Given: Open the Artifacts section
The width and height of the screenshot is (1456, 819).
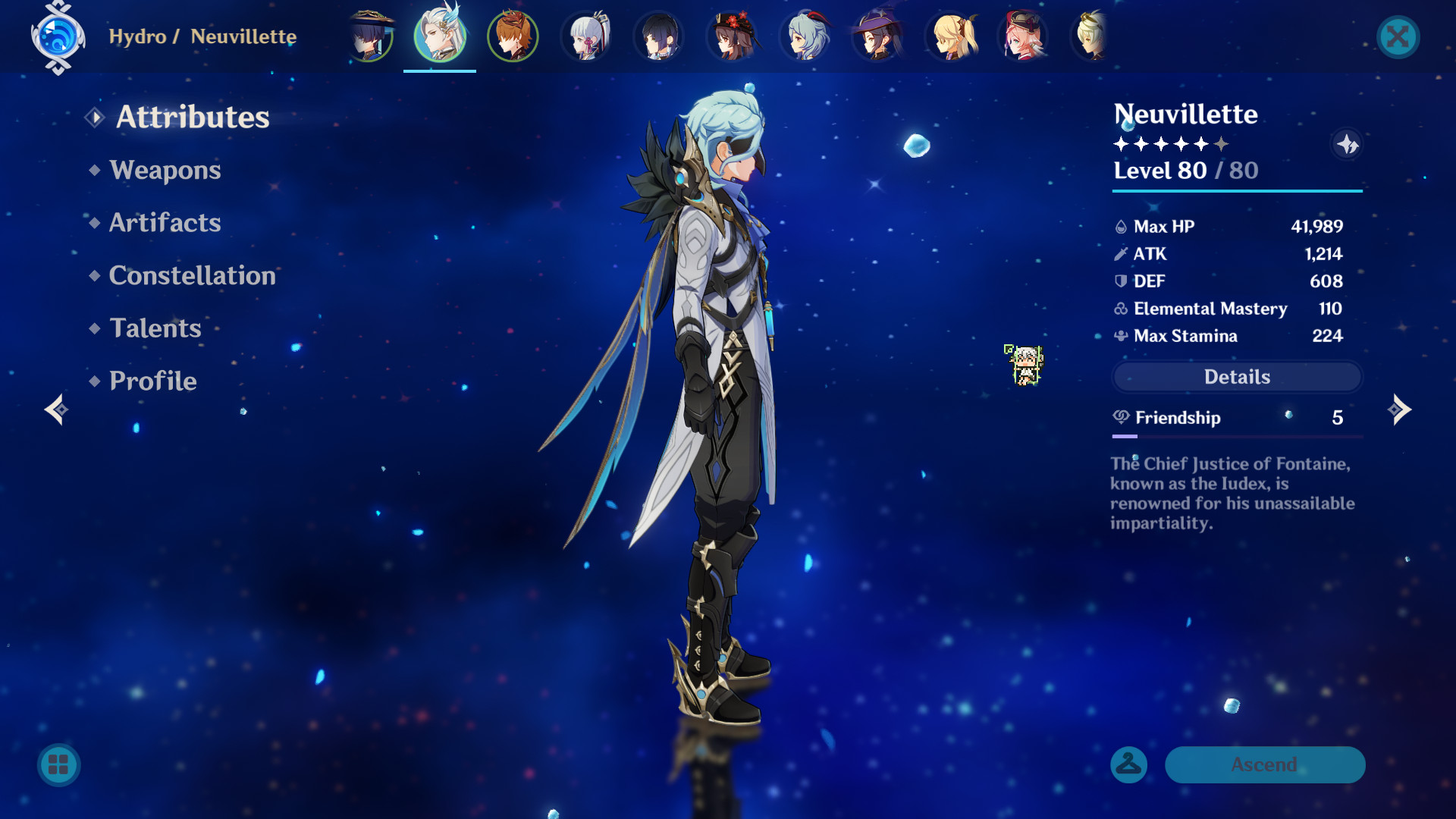Looking at the screenshot, I should (x=165, y=223).
